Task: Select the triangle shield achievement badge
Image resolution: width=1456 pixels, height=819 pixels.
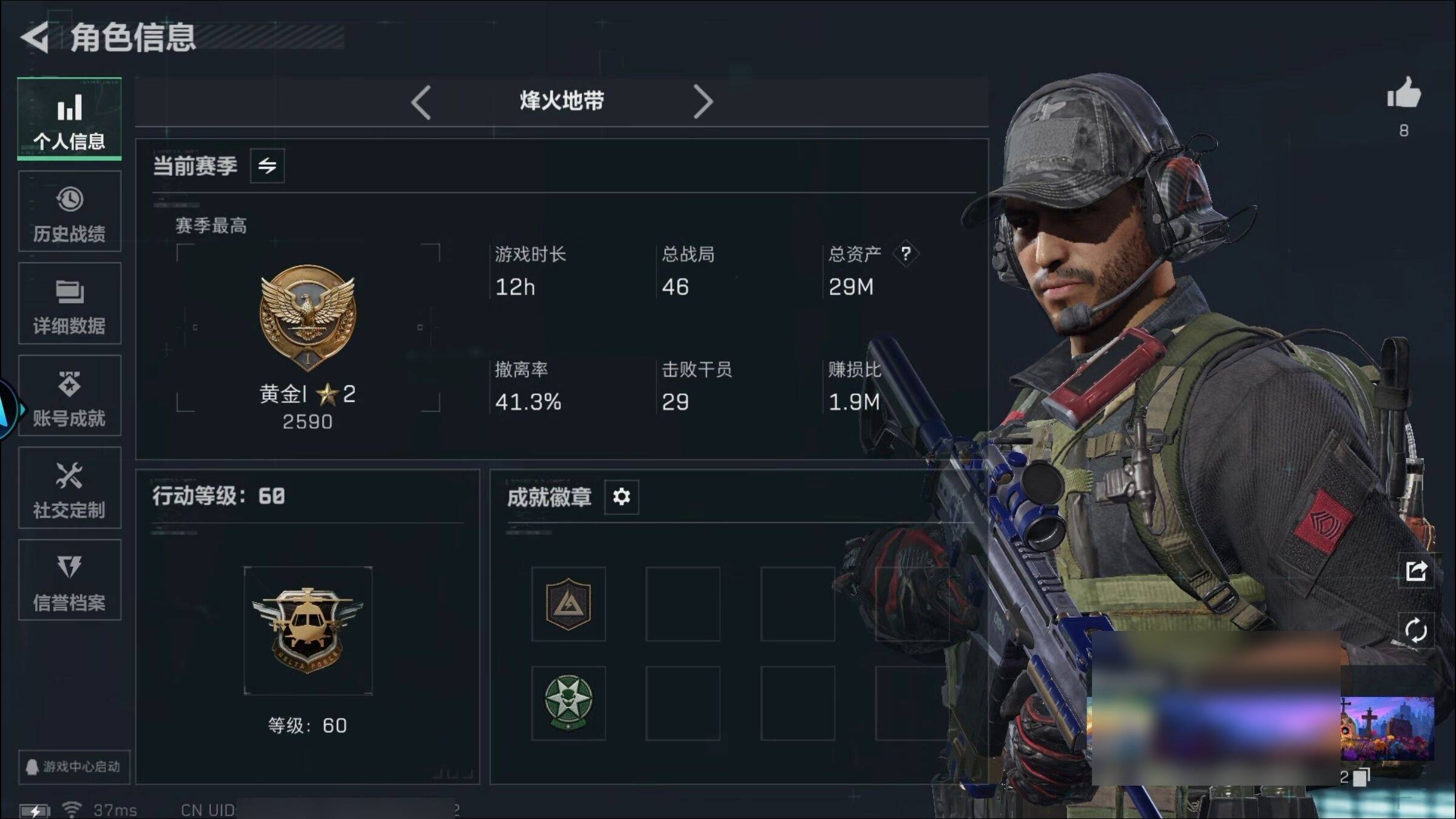Action: pyautogui.click(x=568, y=604)
